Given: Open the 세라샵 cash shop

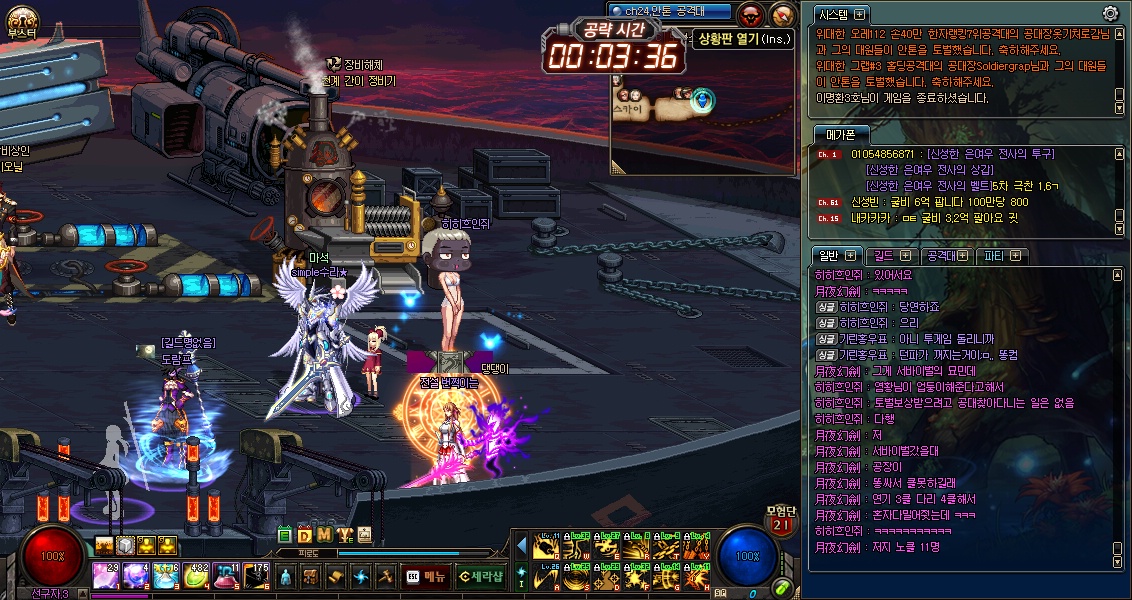Looking at the screenshot, I should pyautogui.click(x=481, y=576).
